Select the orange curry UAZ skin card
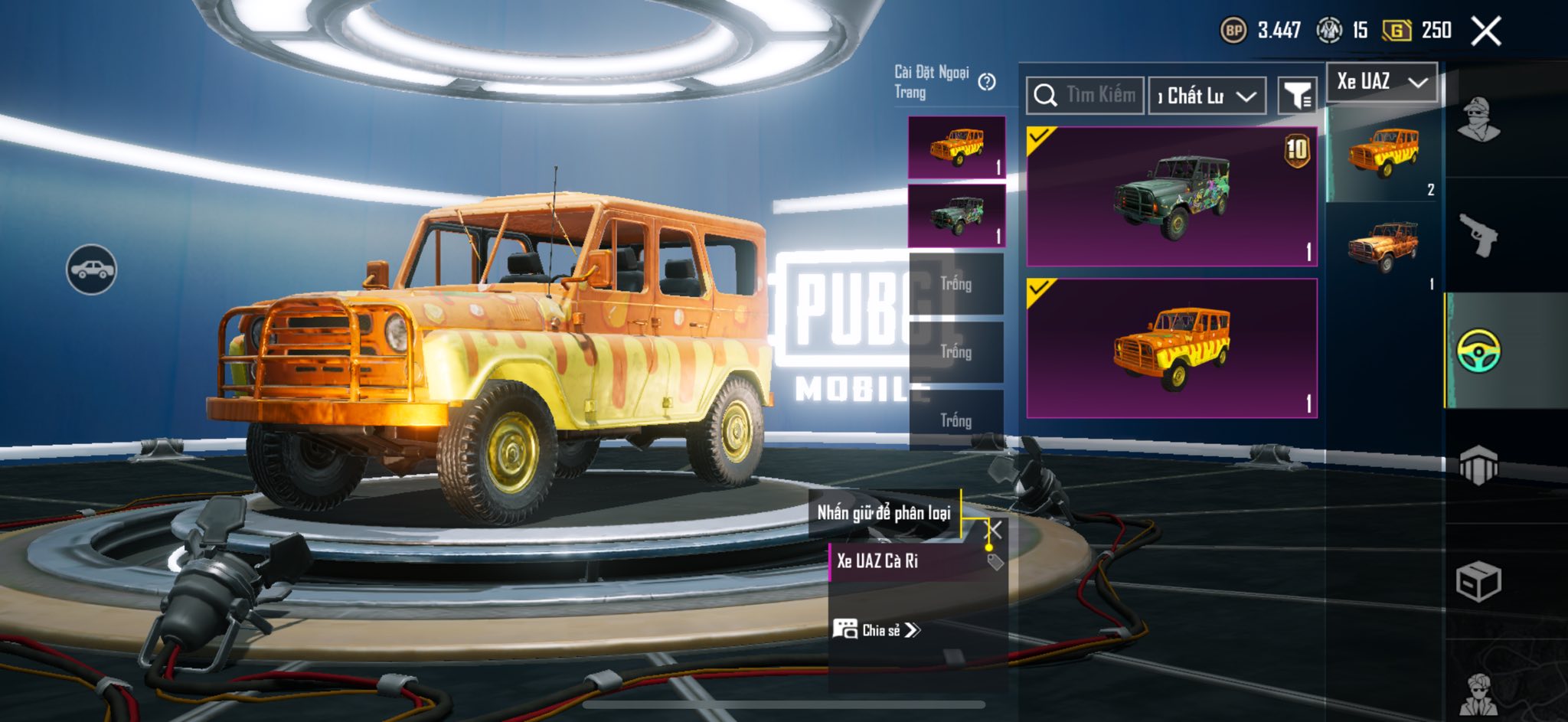Viewport: 1568px width, 722px height. point(1171,348)
